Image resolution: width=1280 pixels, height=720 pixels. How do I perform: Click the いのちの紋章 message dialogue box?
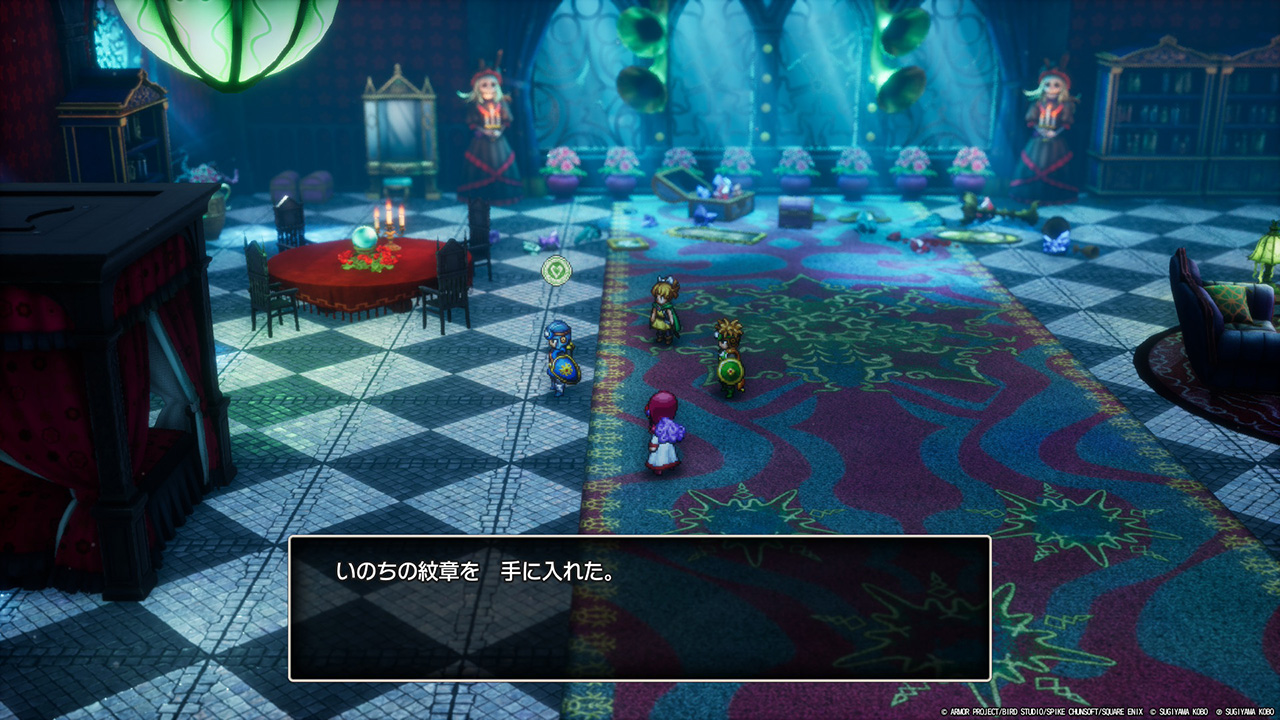[x=639, y=608]
